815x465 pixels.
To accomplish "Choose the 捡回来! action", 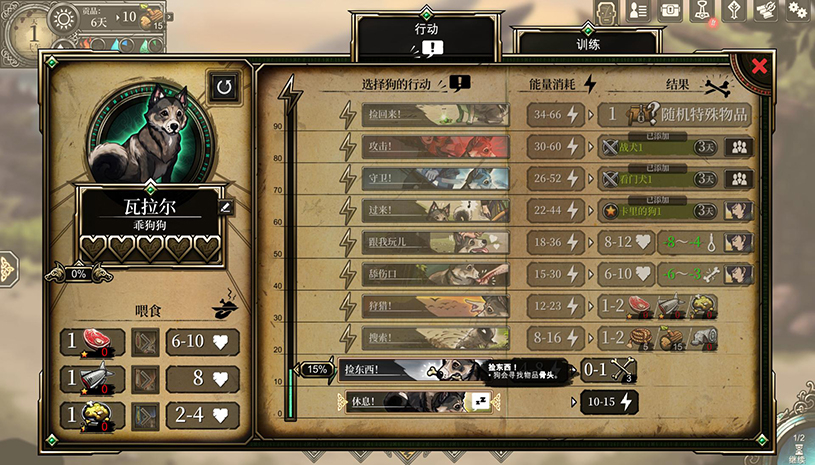I will coord(434,114).
